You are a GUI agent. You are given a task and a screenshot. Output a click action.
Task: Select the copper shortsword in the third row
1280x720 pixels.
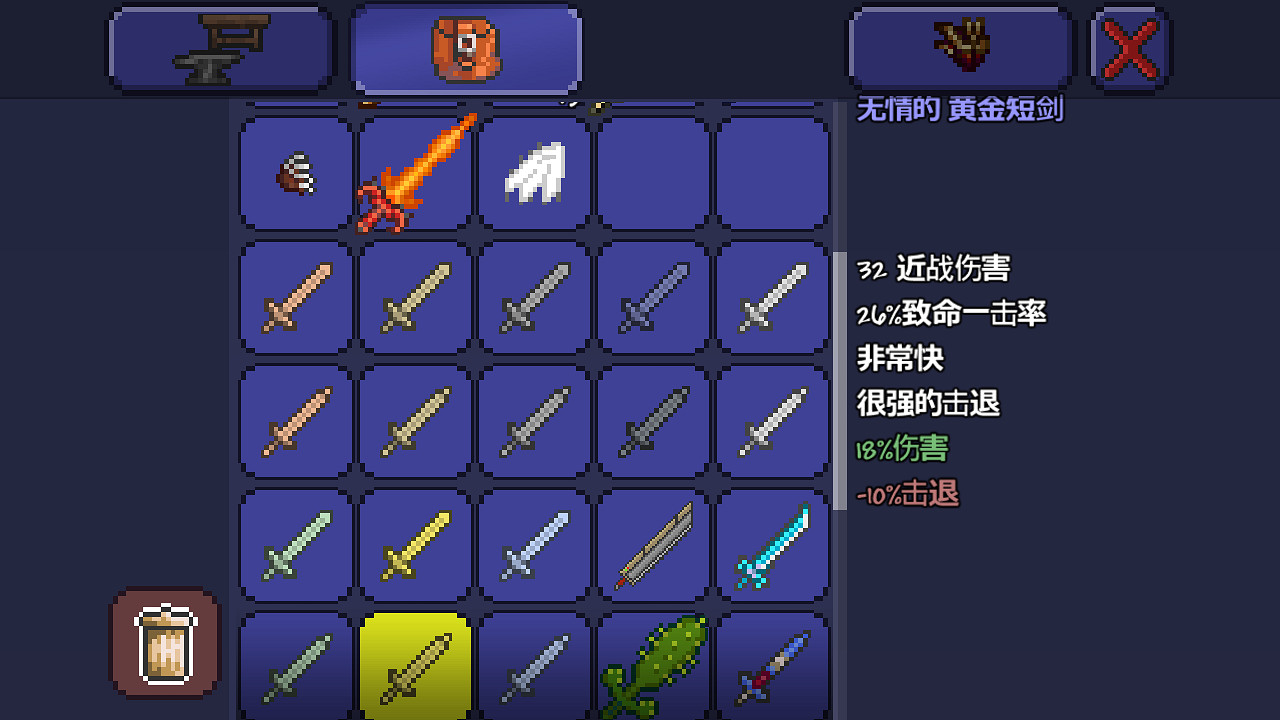[x=293, y=420]
